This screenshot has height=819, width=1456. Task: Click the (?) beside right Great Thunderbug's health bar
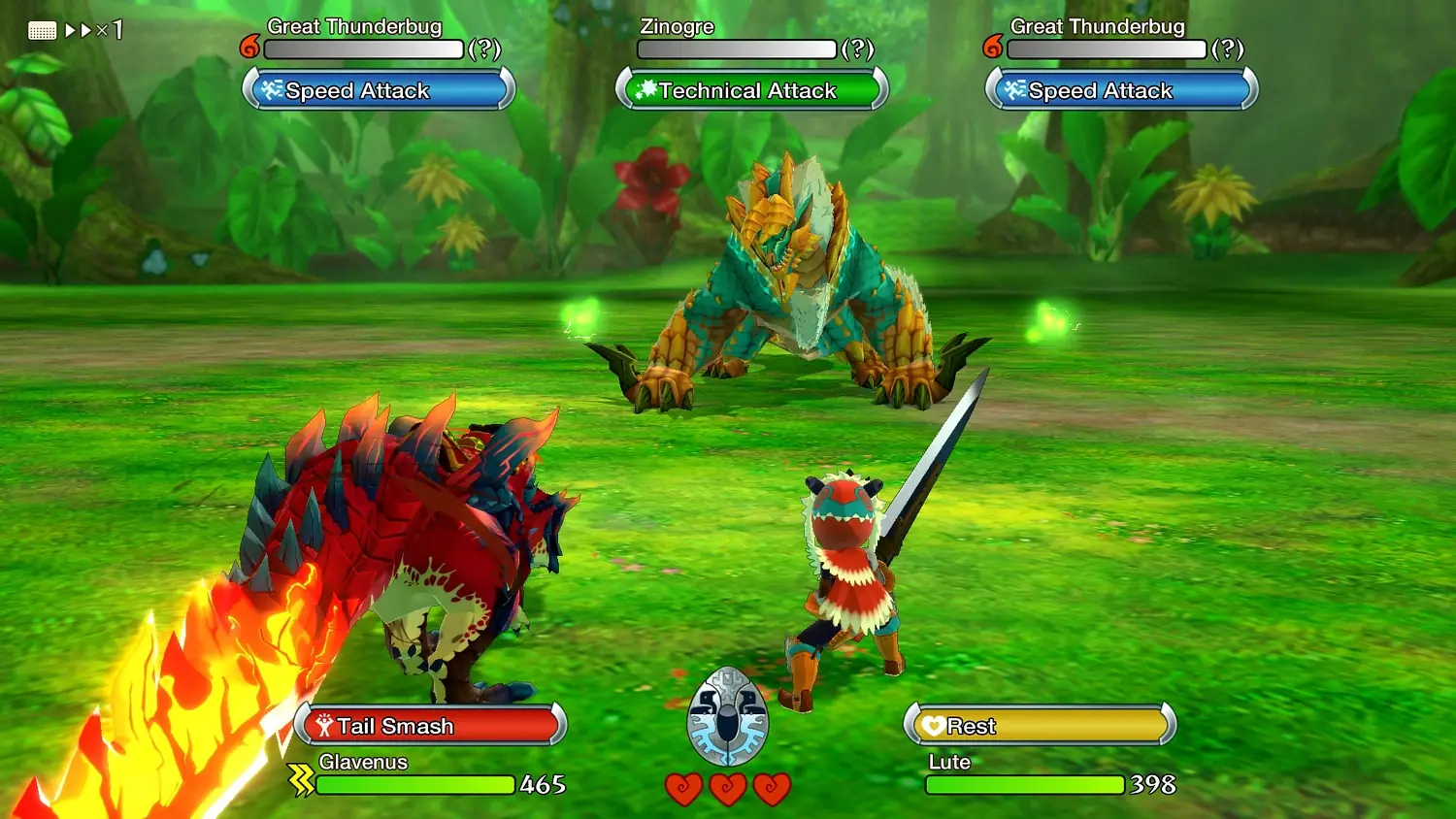point(1229,49)
